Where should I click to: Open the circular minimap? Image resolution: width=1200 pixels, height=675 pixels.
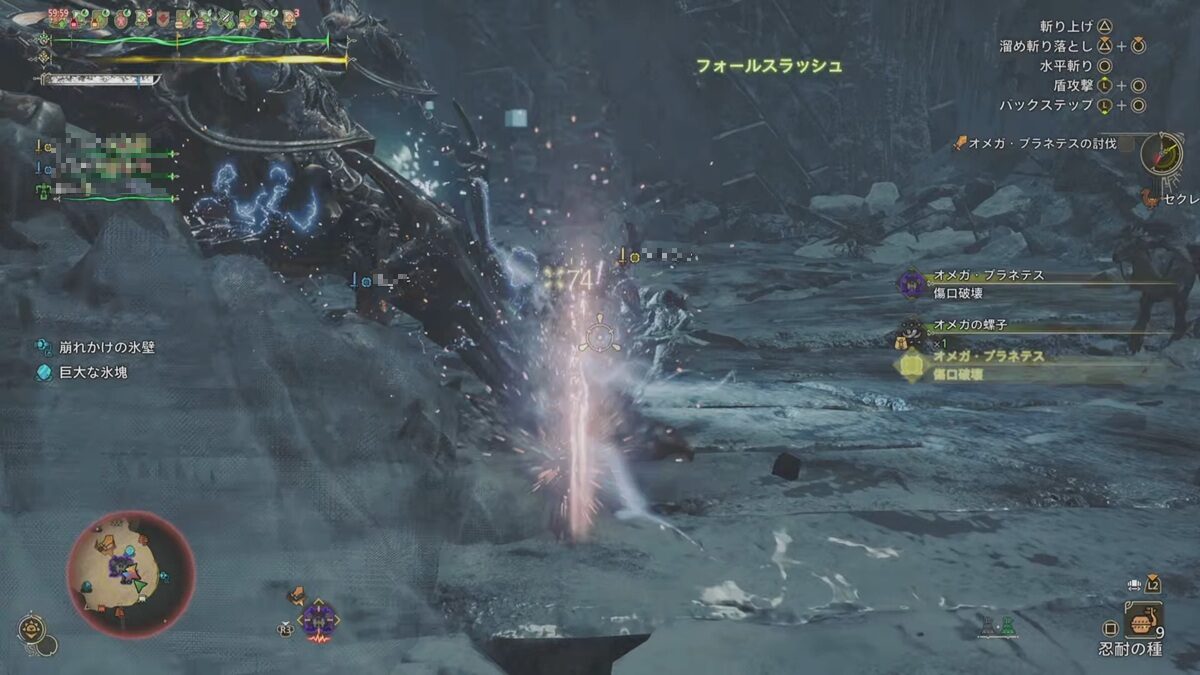[x=130, y=574]
